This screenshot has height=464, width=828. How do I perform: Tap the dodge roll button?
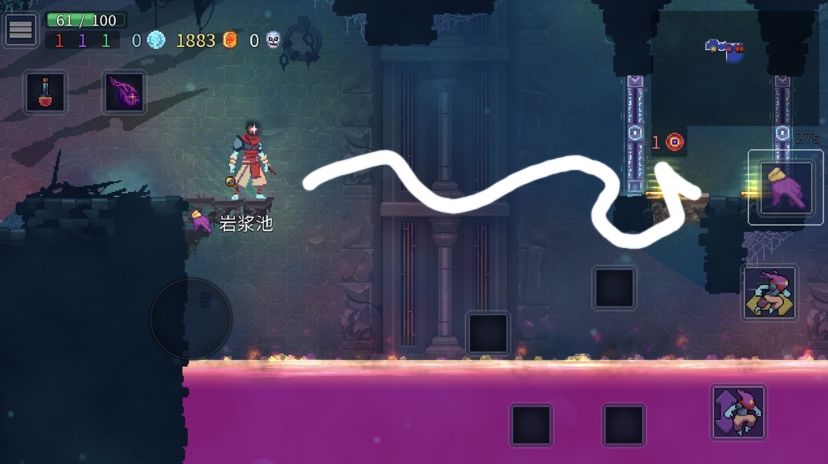(769, 293)
